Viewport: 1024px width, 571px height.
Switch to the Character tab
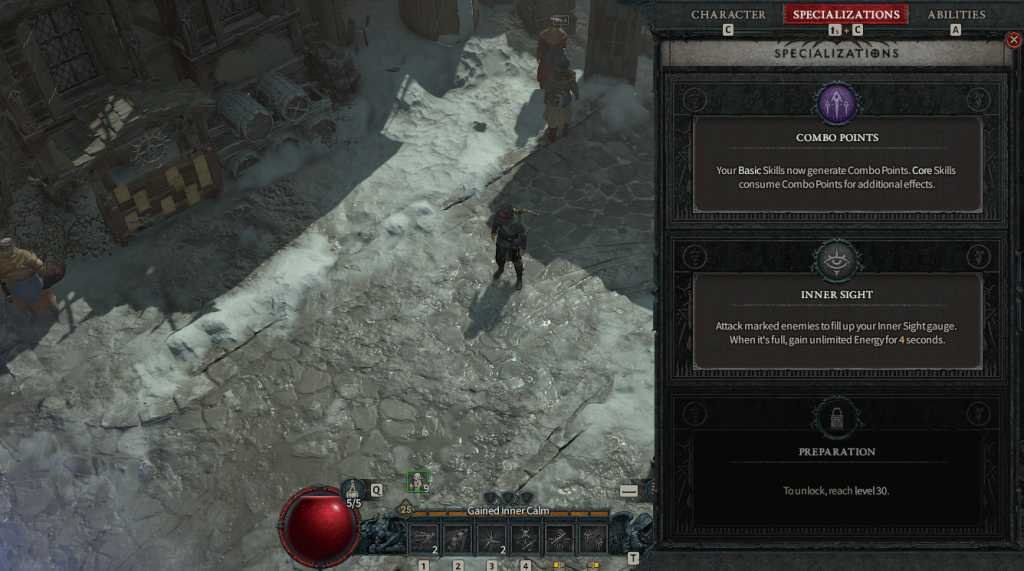pos(728,15)
